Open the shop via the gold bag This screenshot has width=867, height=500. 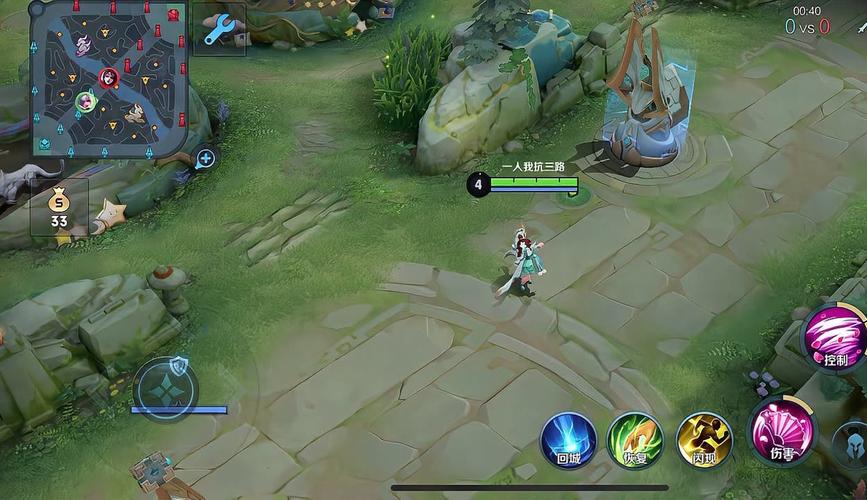59,207
